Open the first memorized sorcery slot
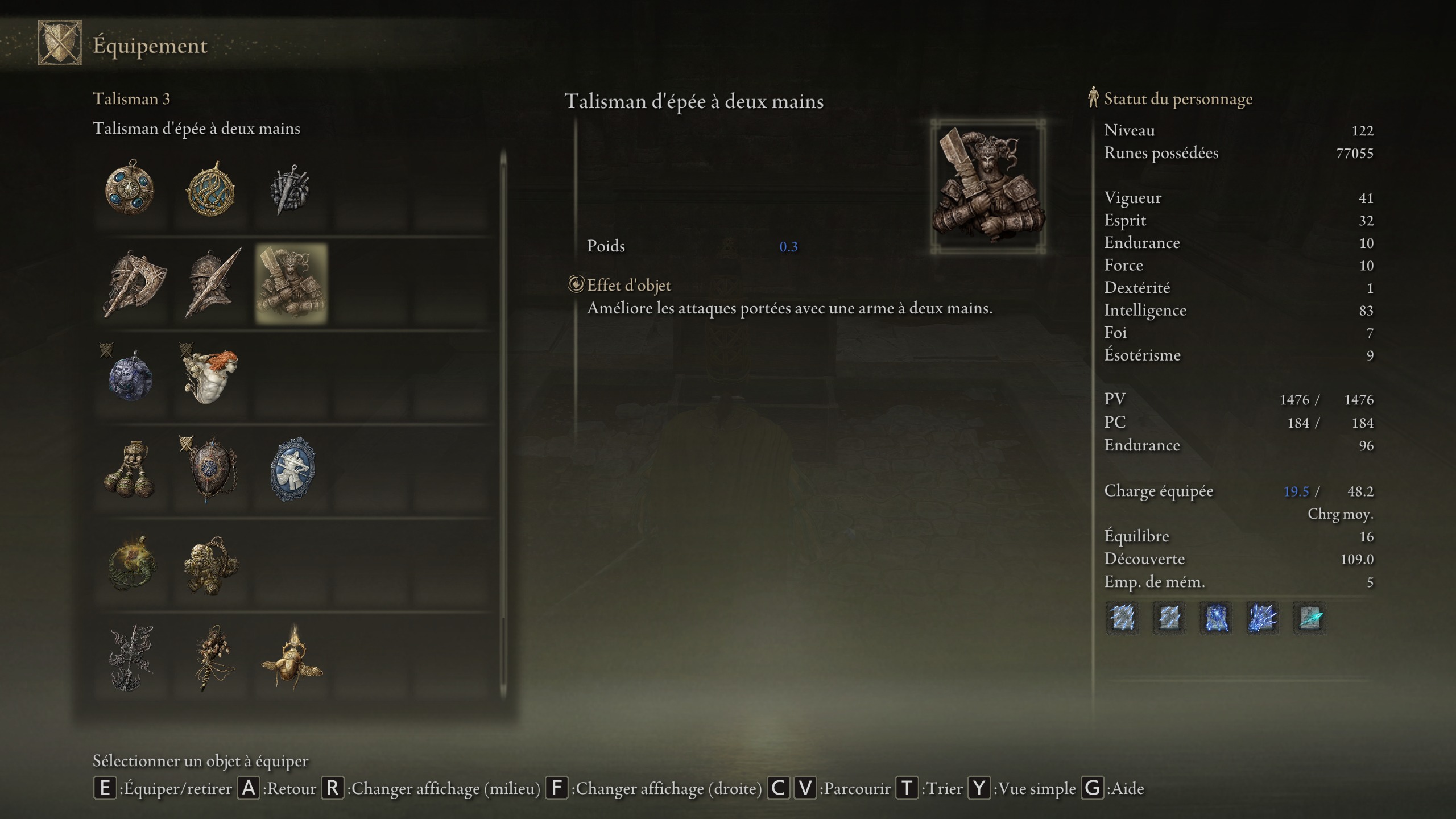1456x819 pixels. (x=1123, y=618)
